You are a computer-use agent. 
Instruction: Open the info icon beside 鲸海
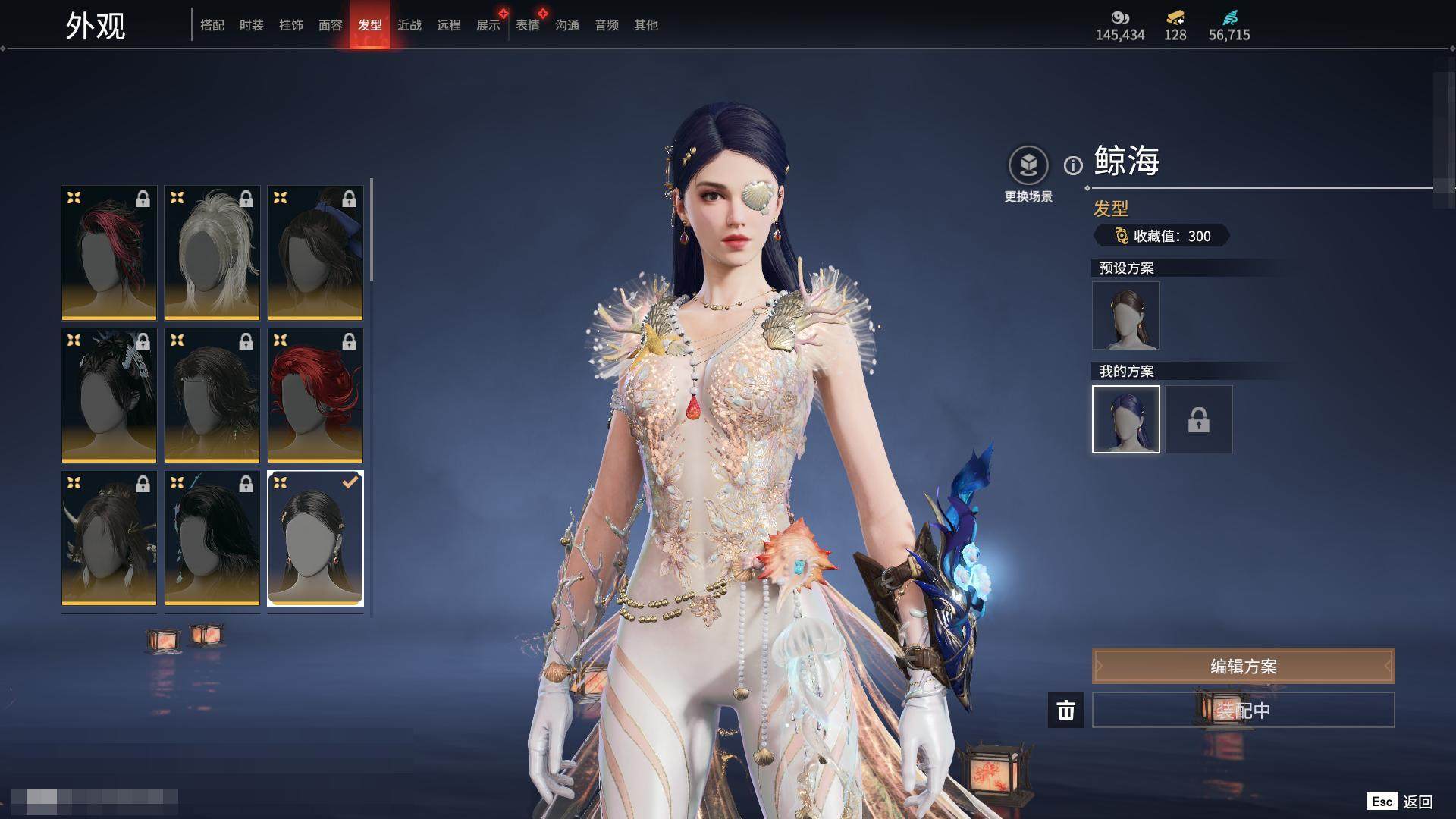1073,165
